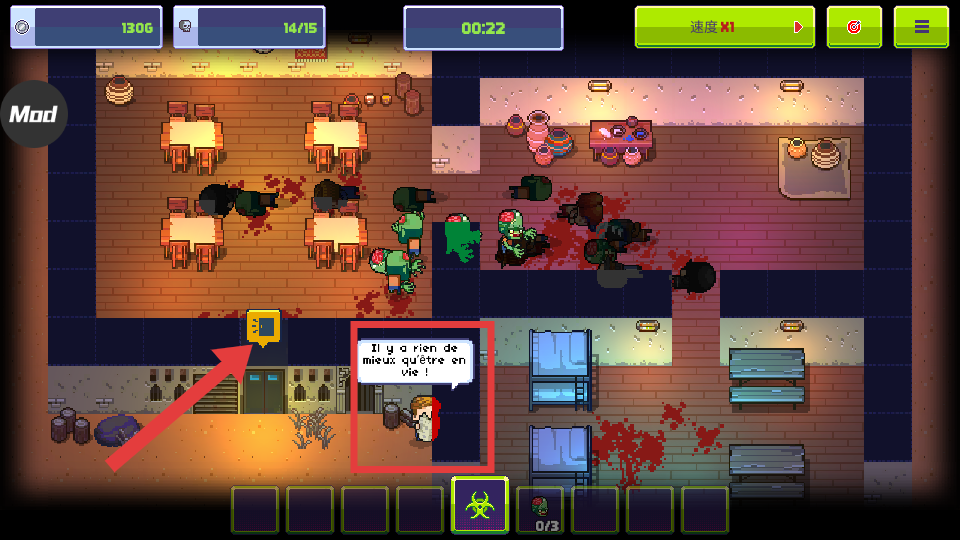The width and height of the screenshot is (960, 540).
Task: Open the hamburger pause menu
Action: 921,27
